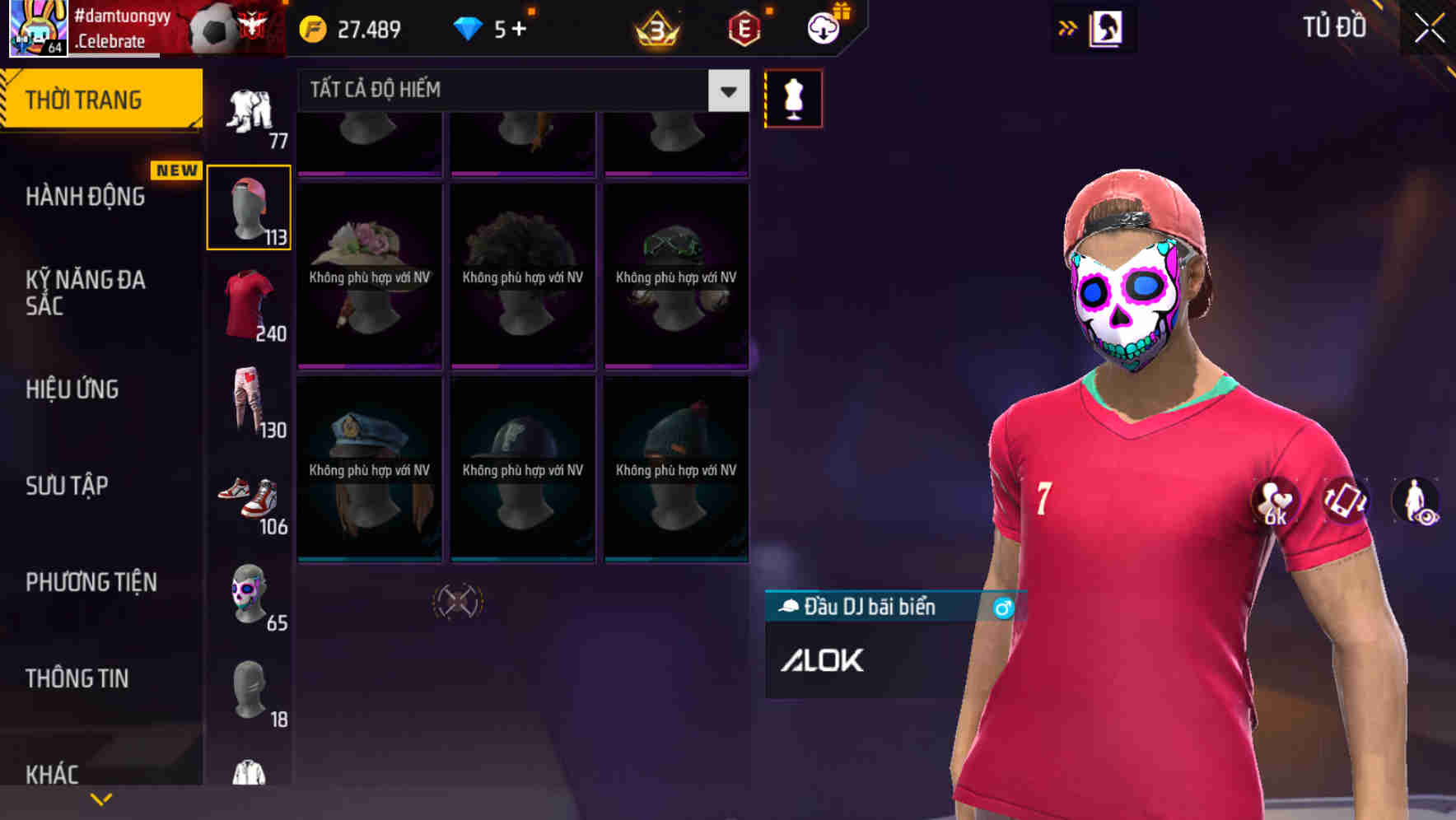Expand the sidebar with the bottom chevron
1456x820 pixels.
coord(100,798)
